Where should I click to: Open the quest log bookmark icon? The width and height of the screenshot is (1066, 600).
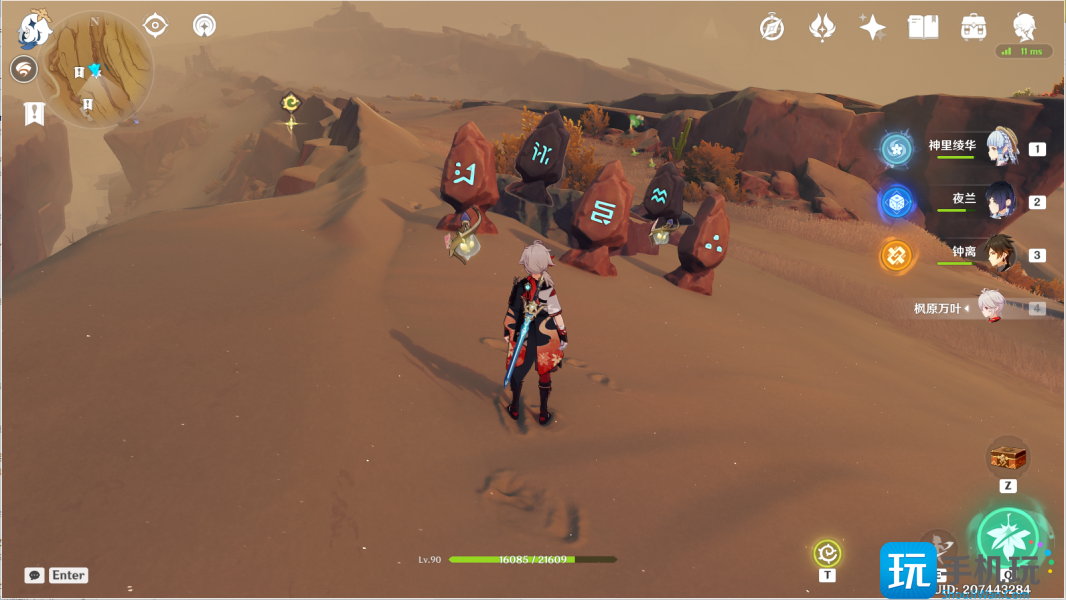coord(35,113)
